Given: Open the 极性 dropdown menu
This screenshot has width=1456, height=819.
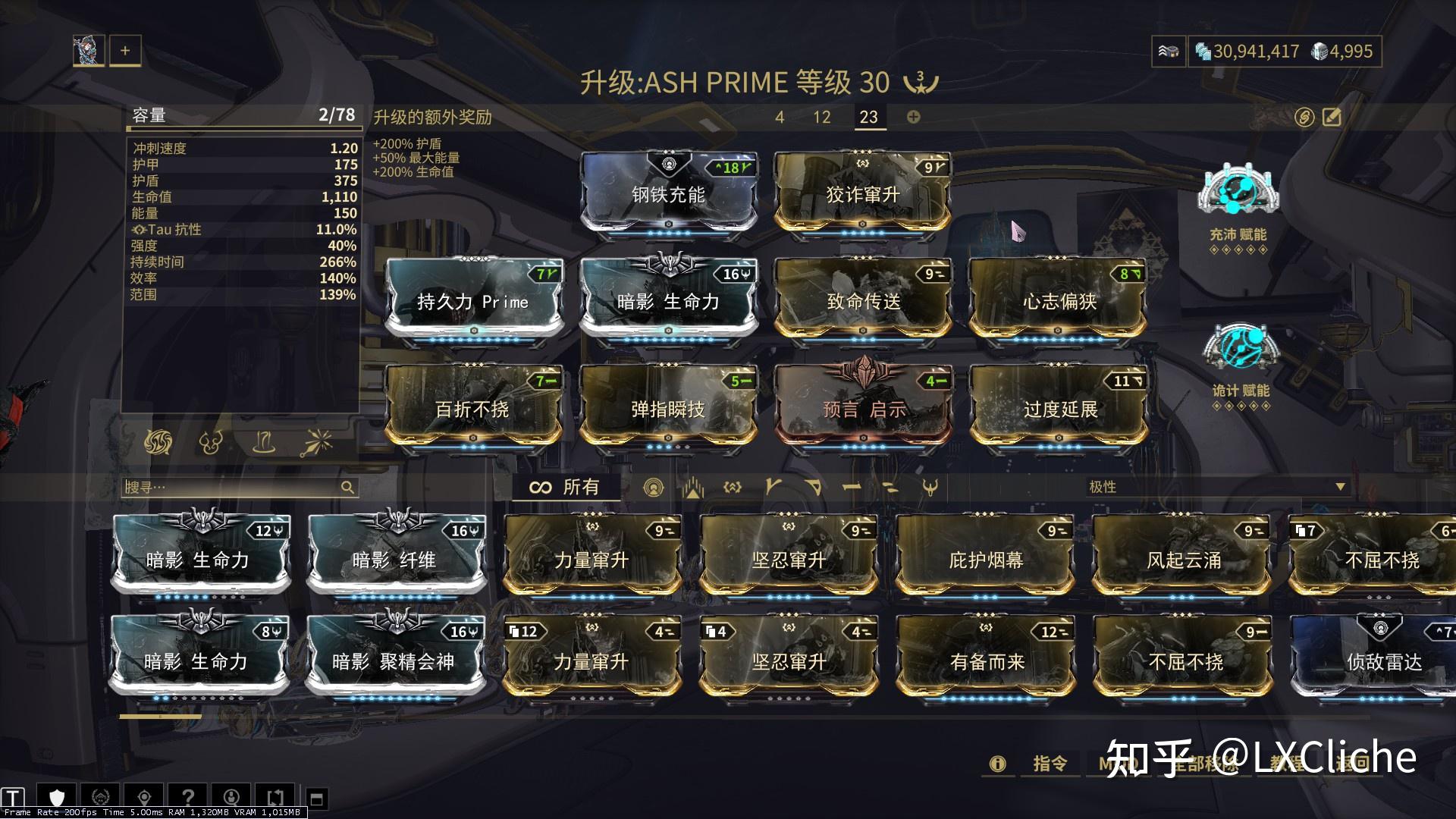Looking at the screenshot, I should [x=1213, y=488].
